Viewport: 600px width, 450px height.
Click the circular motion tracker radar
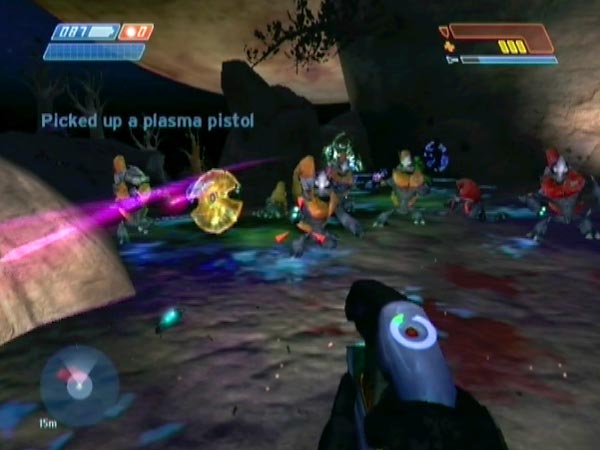pyautogui.click(x=79, y=385)
